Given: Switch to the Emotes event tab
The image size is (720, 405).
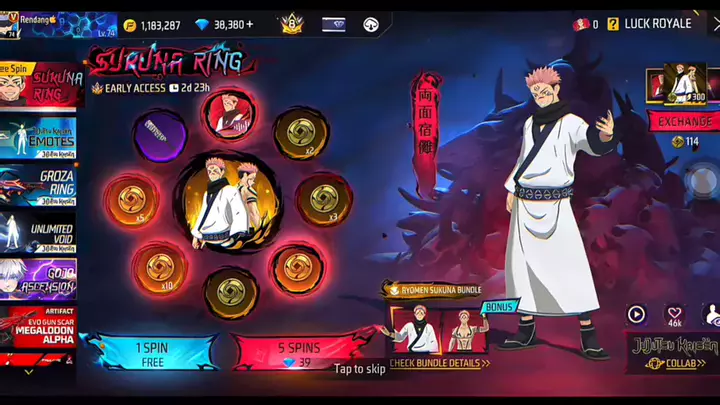Looking at the screenshot, I should pos(42,137).
